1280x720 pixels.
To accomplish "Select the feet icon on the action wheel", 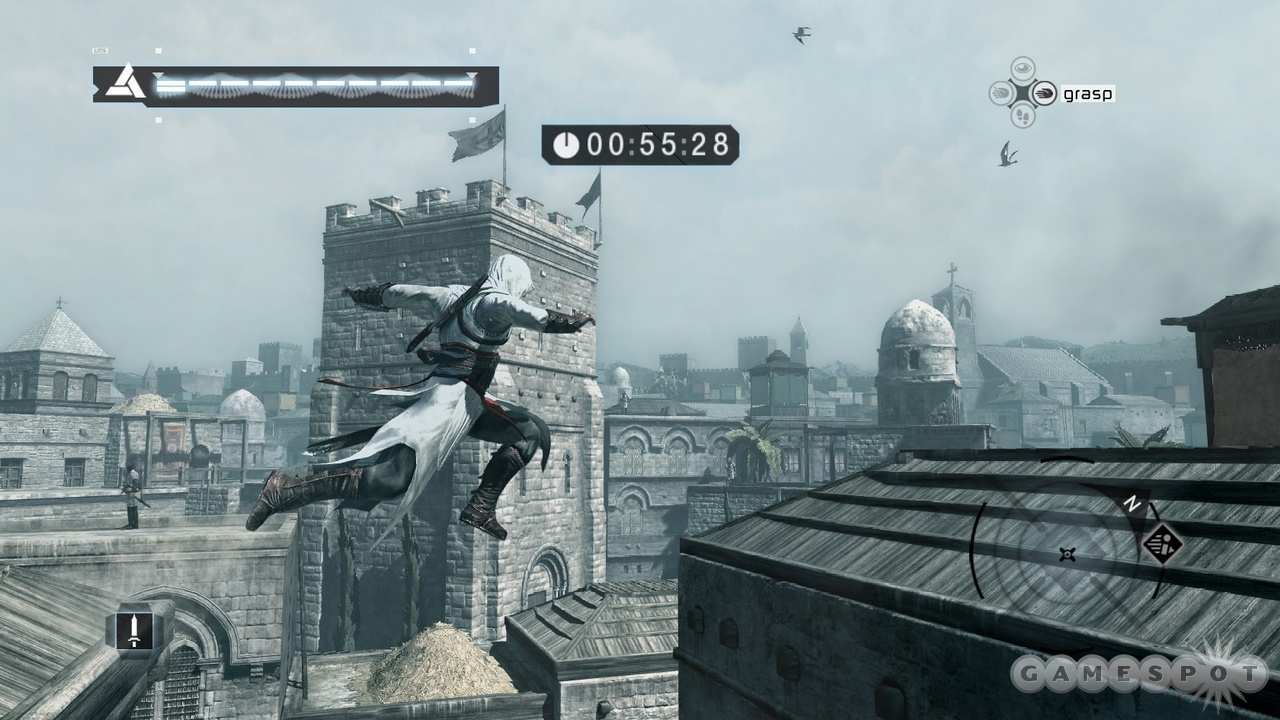I will (1022, 117).
